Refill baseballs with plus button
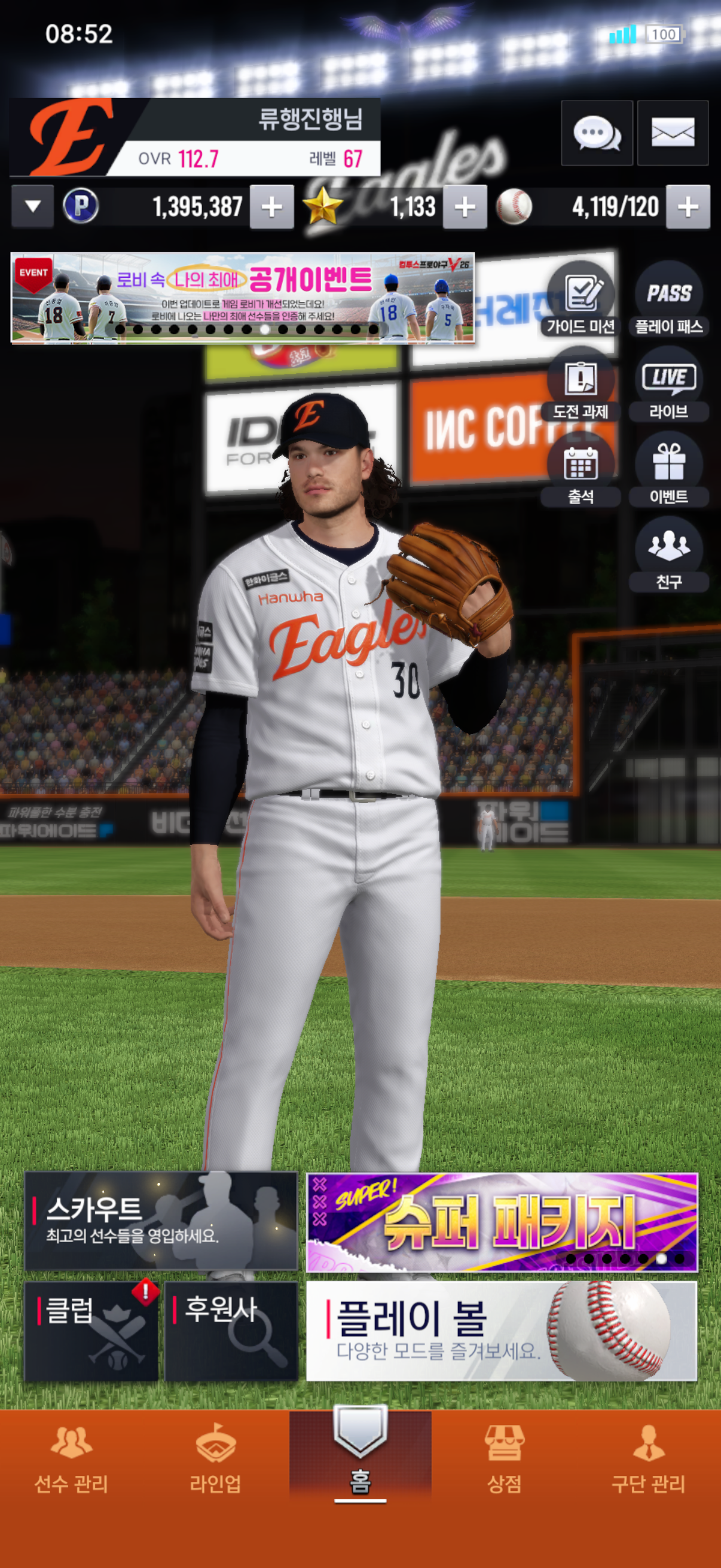This screenshot has height=1568, width=721. coord(688,207)
